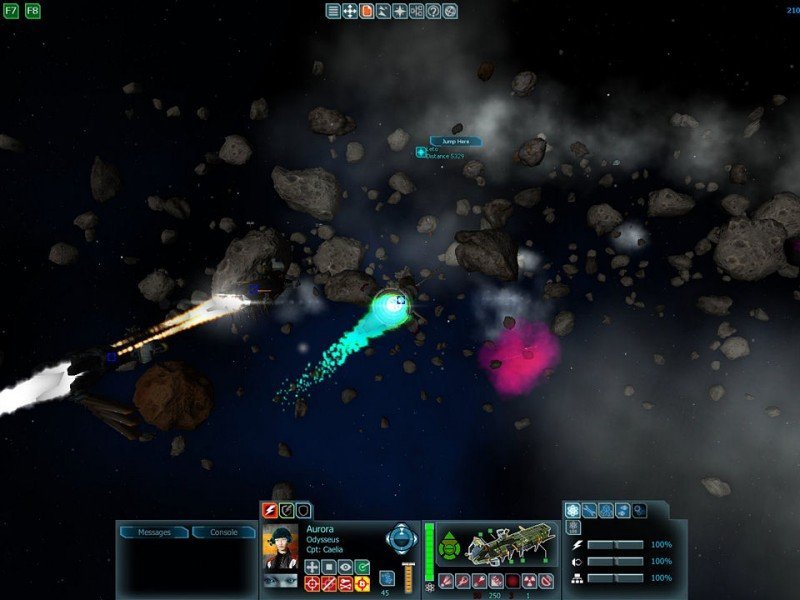Click the globe icon in top toolbar

click(450, 11)
